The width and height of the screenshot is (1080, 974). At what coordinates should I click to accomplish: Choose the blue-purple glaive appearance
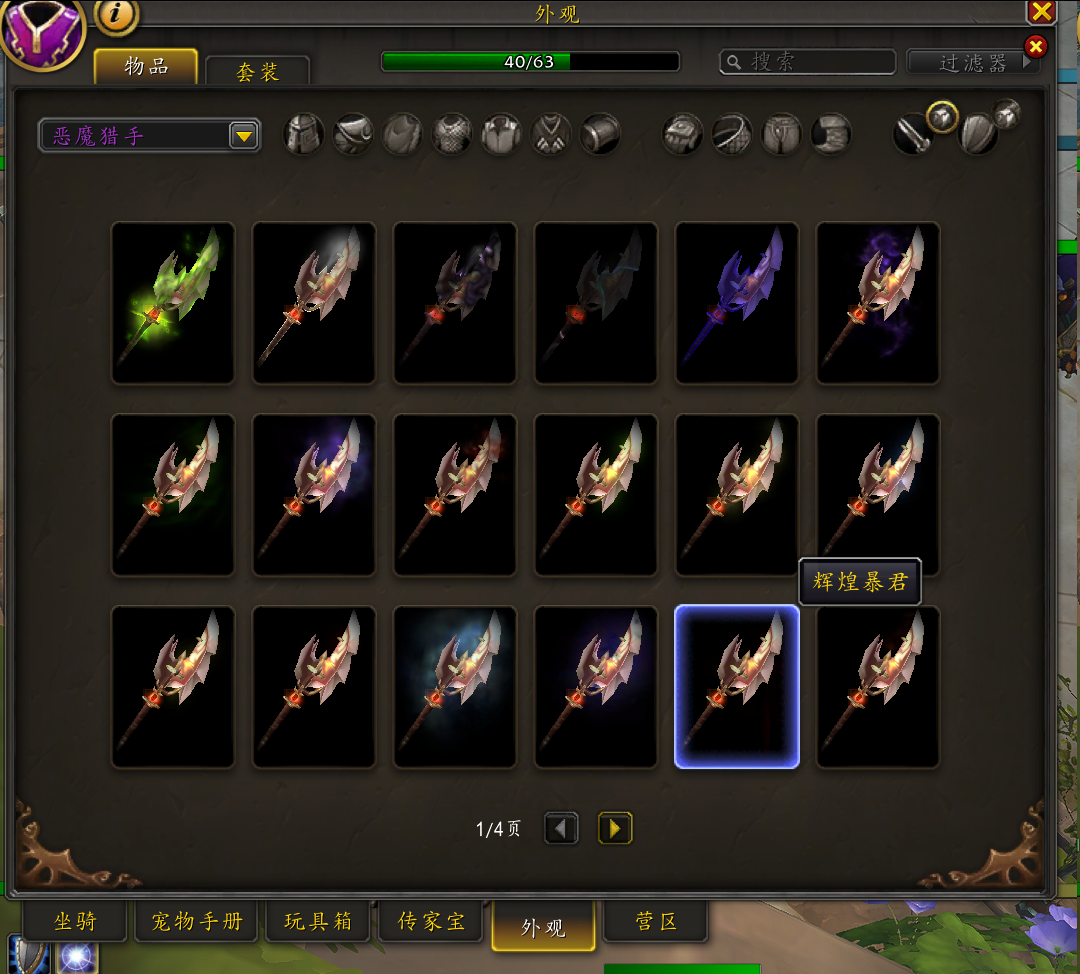click(x=737, y=302)
